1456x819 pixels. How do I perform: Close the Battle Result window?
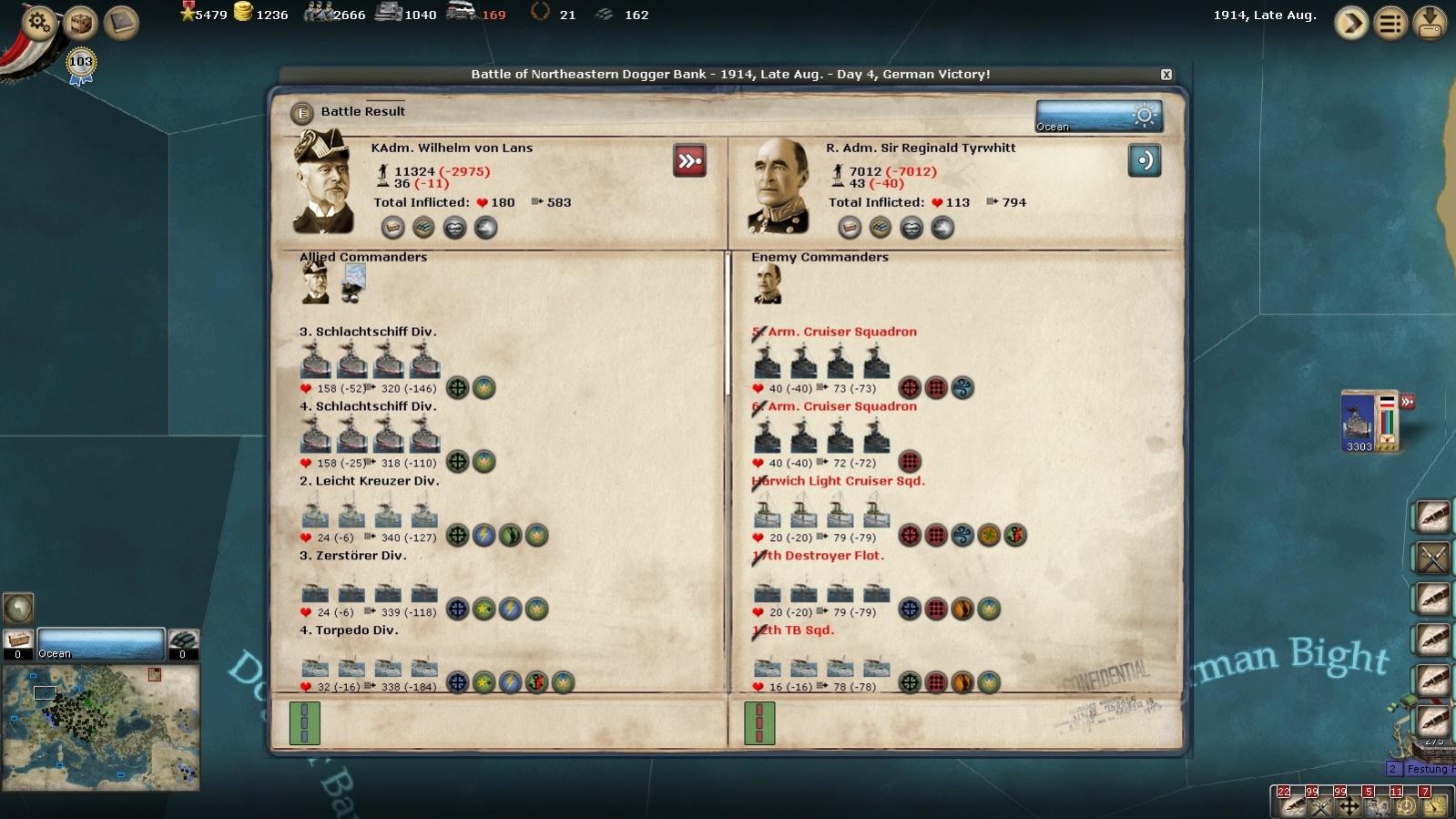point(1166,75)
